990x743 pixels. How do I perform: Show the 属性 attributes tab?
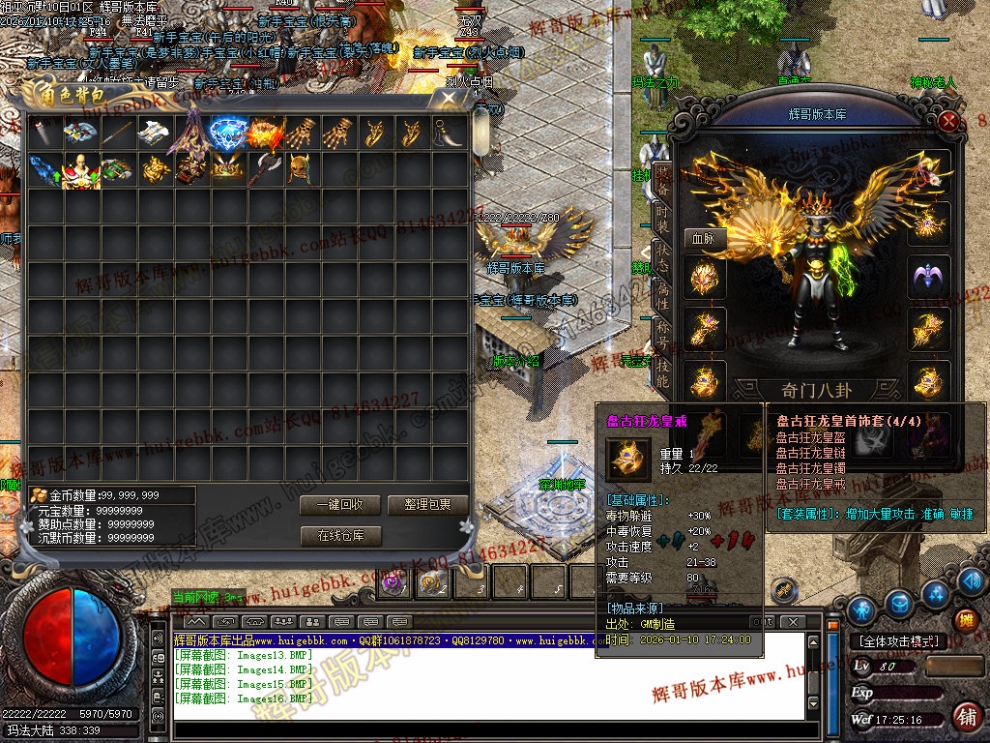662,295
